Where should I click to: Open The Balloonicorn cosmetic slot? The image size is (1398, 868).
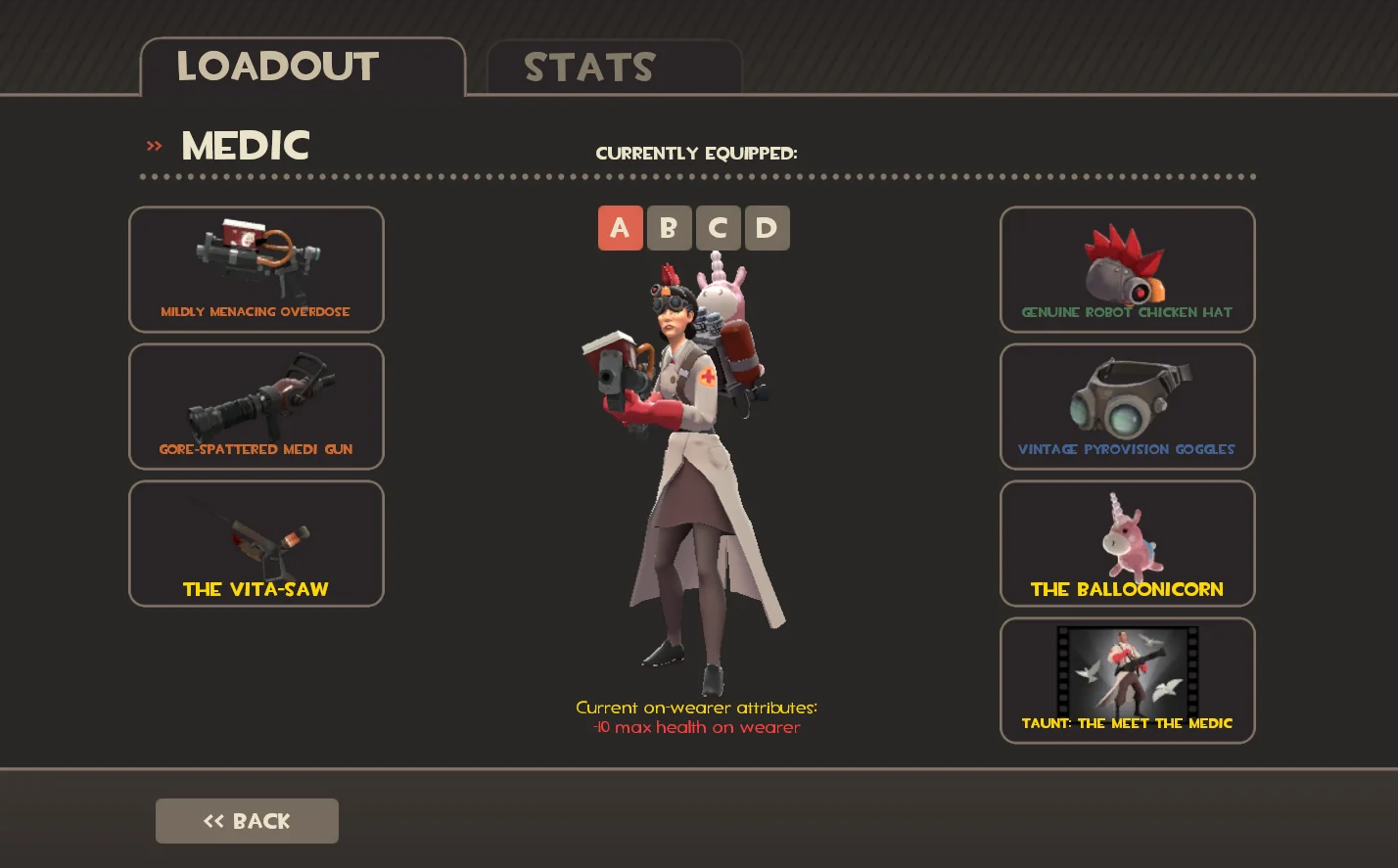pos(1126,543)
